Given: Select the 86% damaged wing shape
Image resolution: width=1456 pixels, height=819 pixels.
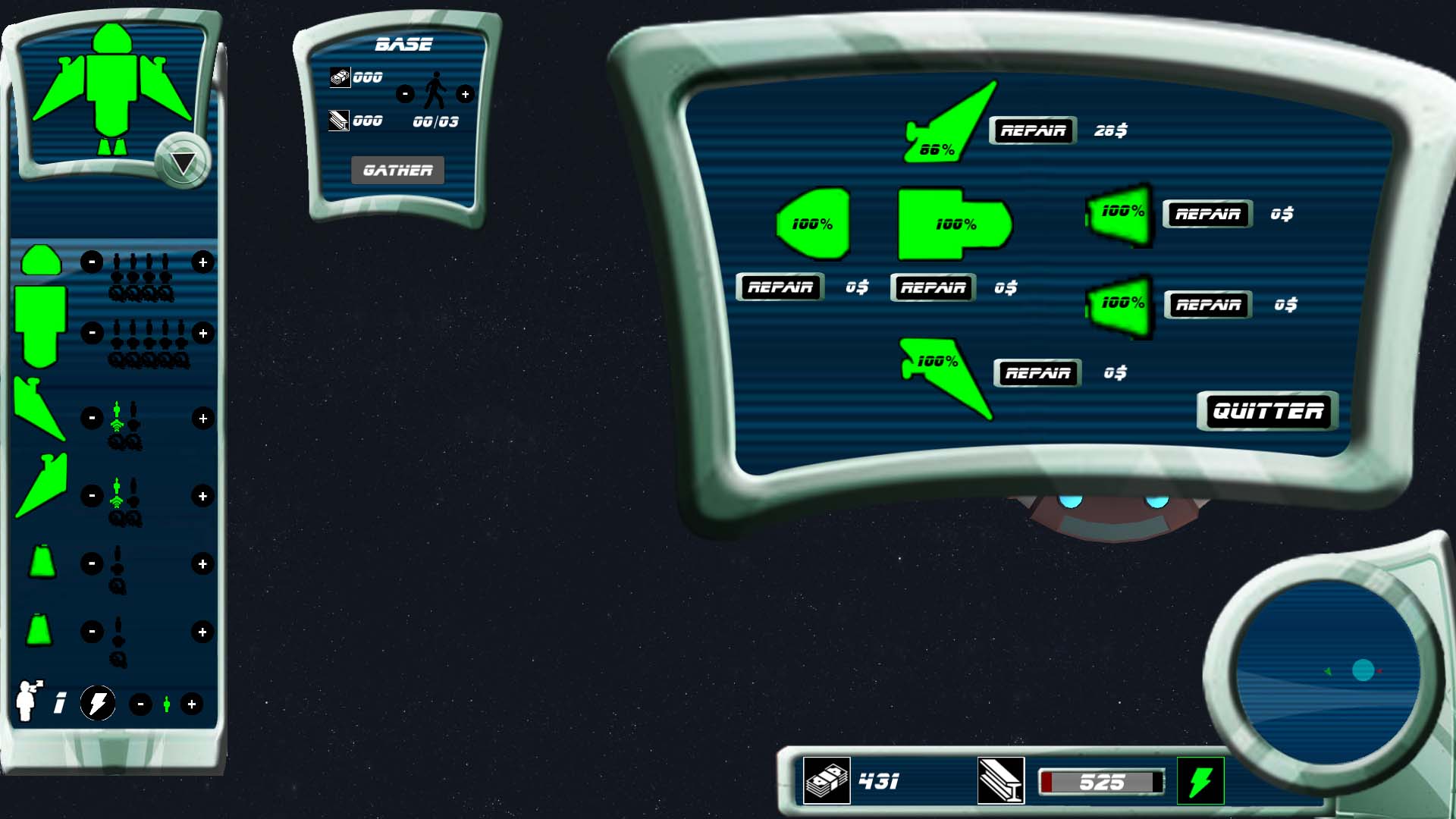Looking at the screenshot, I should click(x=951, y=127).
